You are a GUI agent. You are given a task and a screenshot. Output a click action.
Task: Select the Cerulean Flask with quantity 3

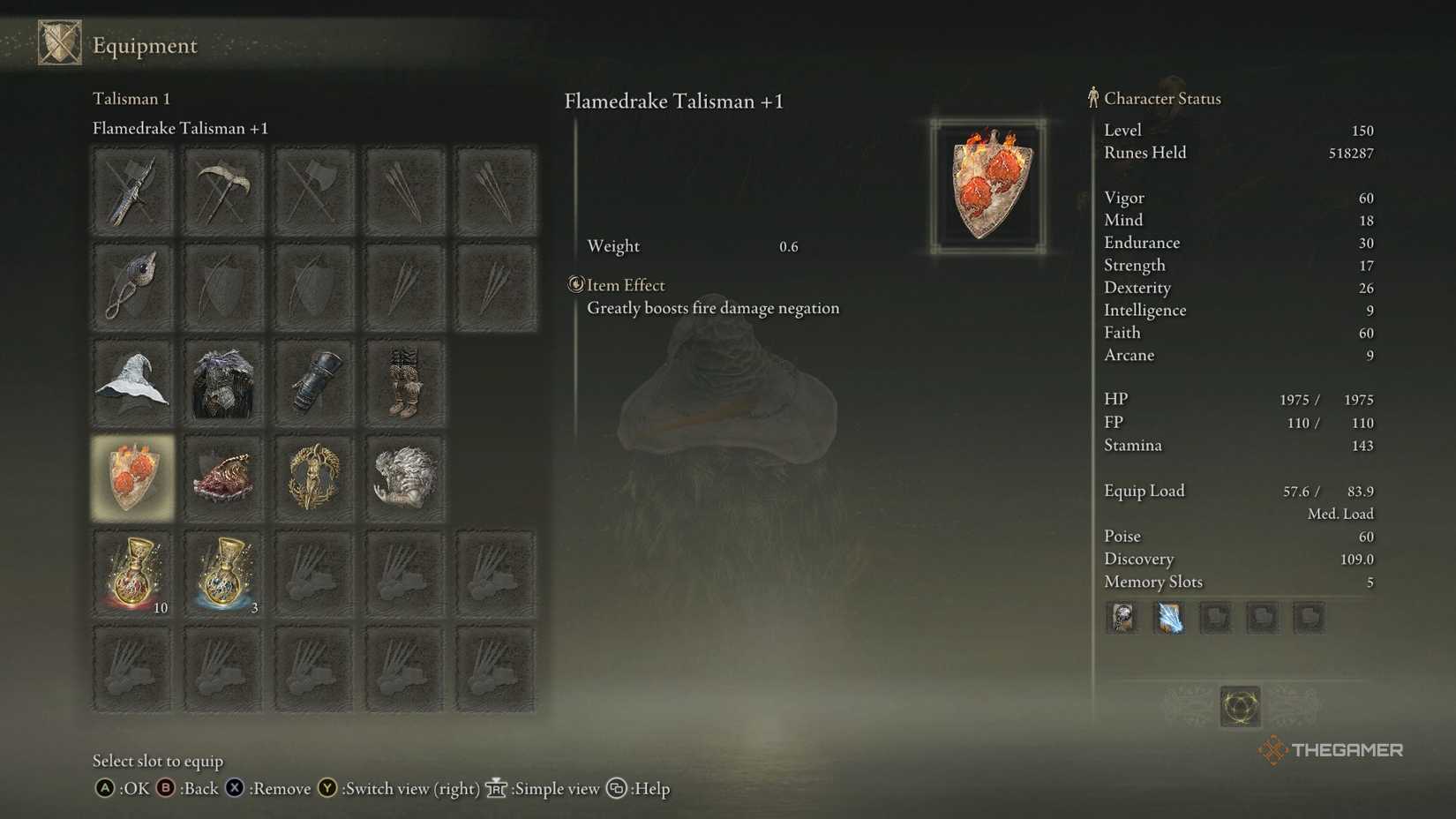coord(223,574)
